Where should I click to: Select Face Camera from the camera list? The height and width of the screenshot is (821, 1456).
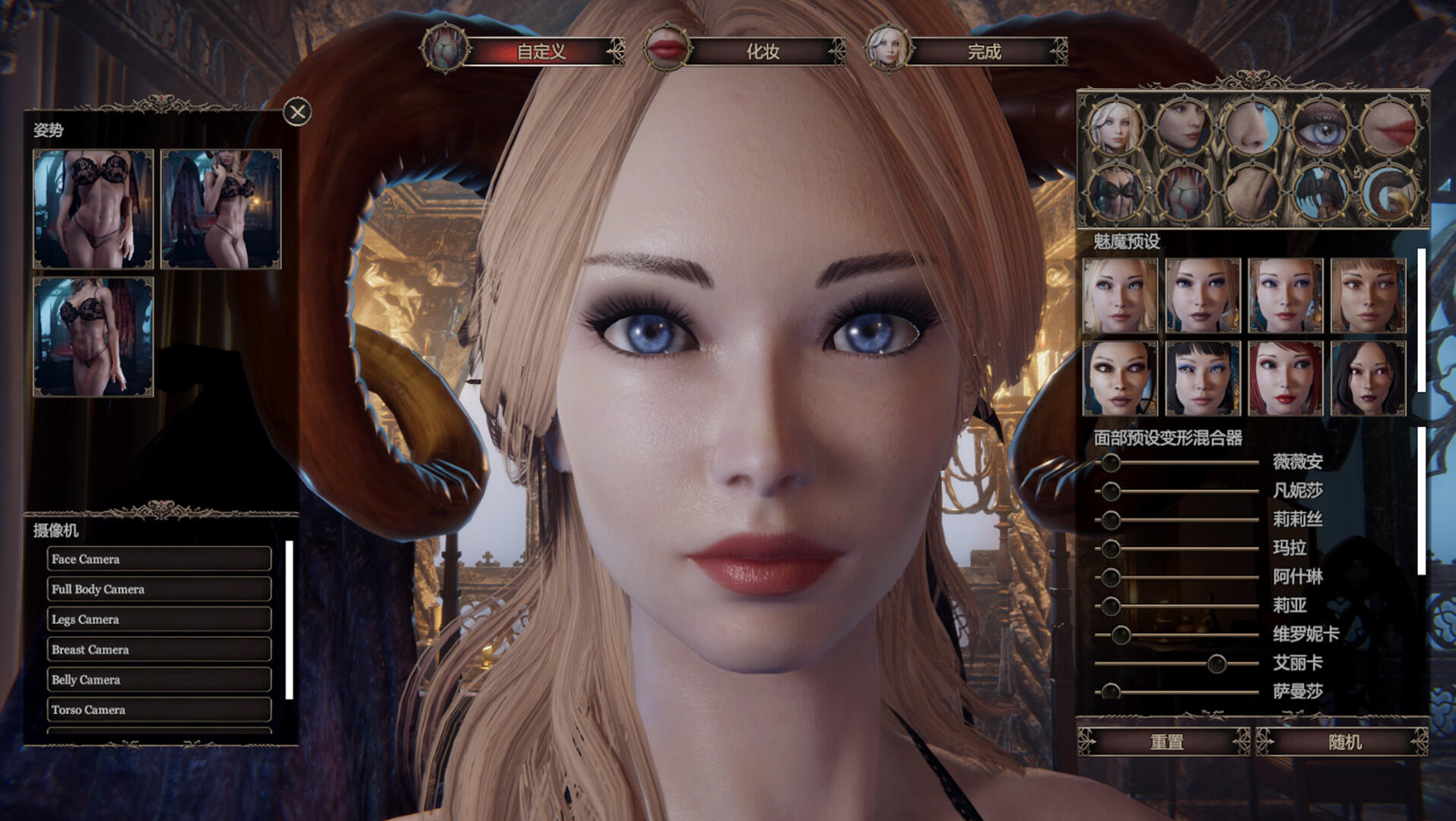tap(158, 559)
